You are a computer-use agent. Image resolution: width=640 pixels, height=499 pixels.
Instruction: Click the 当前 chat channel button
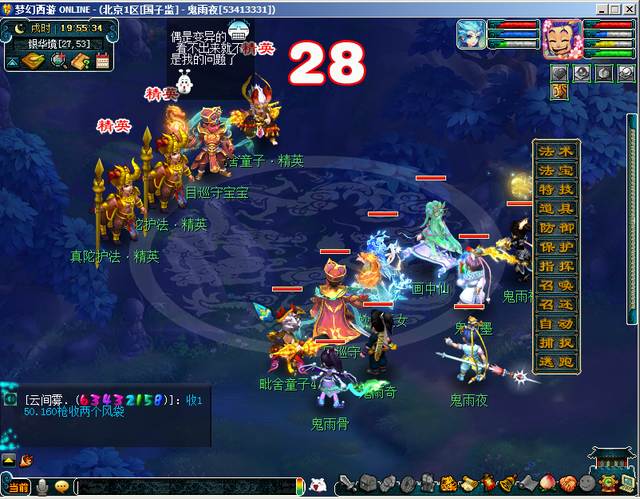18,487
